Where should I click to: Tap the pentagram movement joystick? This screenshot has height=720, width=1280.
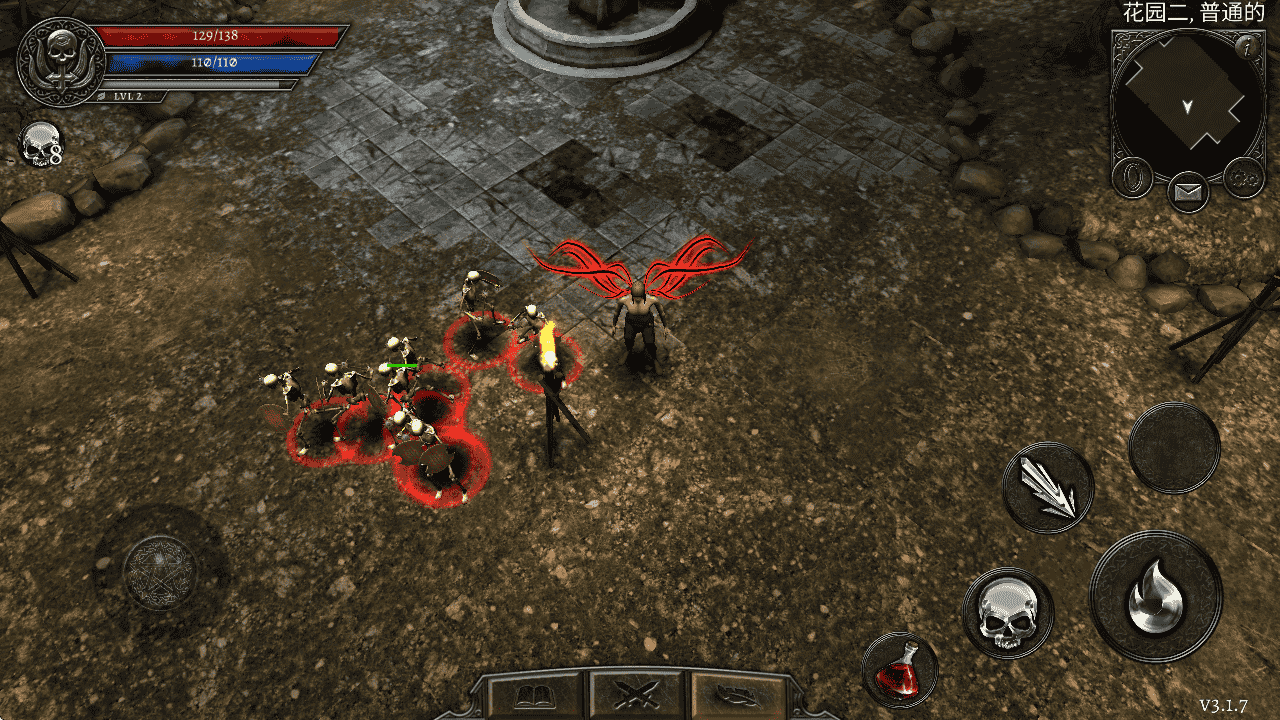coord(160,572)
